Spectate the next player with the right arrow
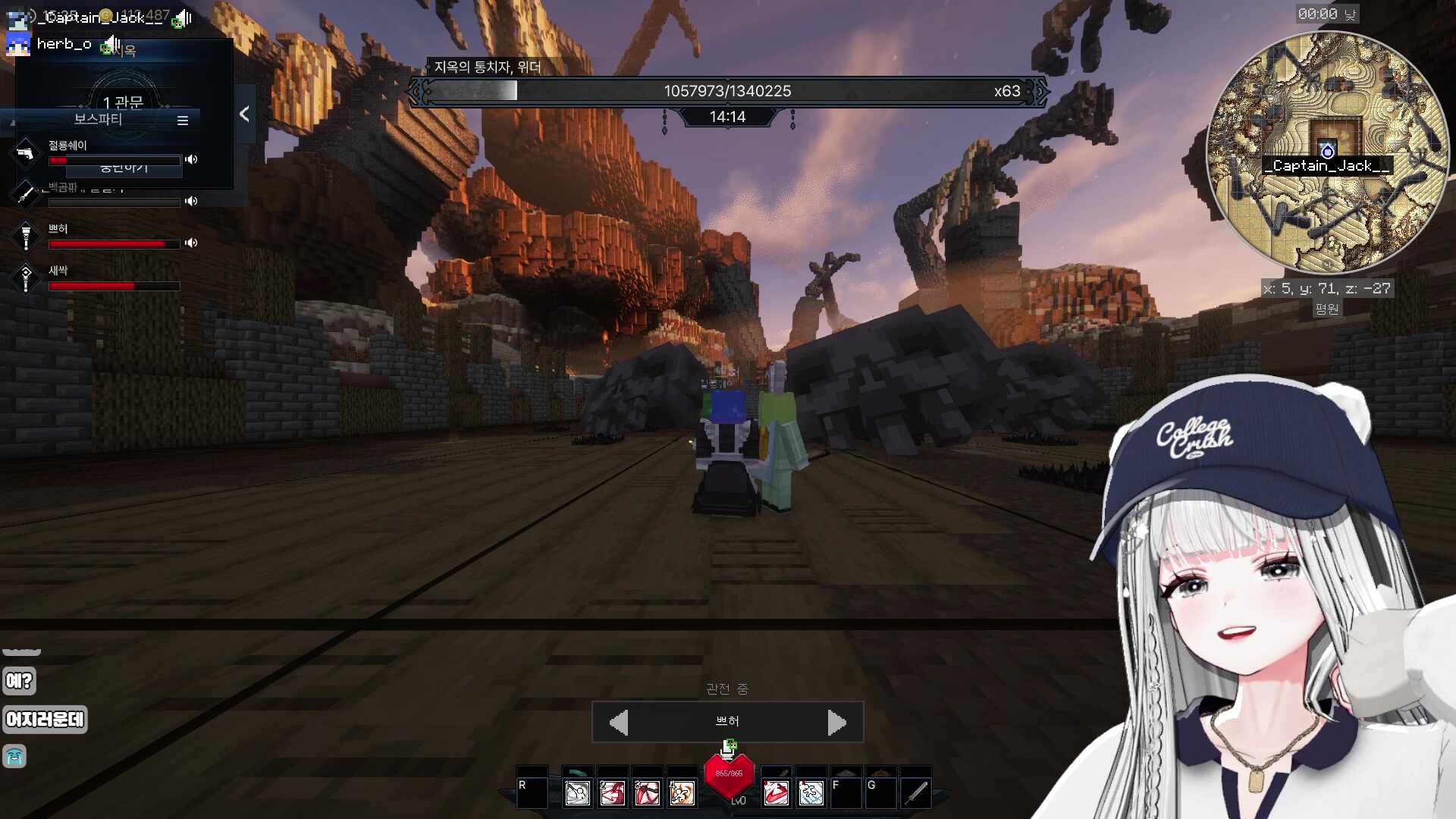 [836, 722]
